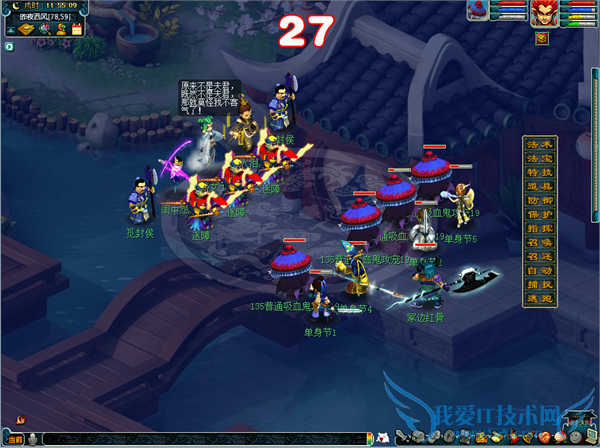Enable 自动 auto-battle
Screen dimensions: 600x448
[538, 270]
